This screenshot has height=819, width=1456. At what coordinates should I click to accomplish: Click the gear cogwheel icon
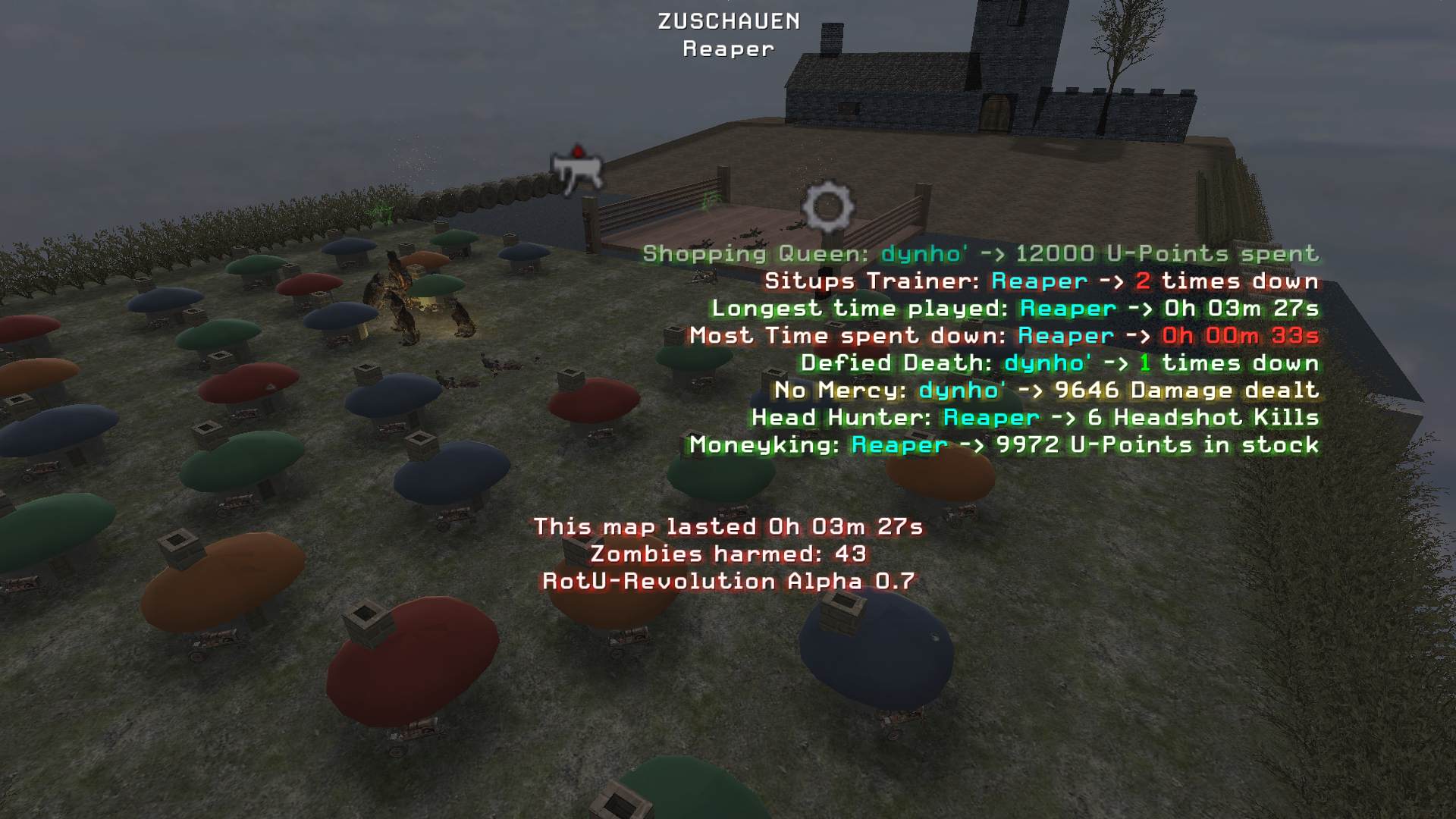click(827, 205)
